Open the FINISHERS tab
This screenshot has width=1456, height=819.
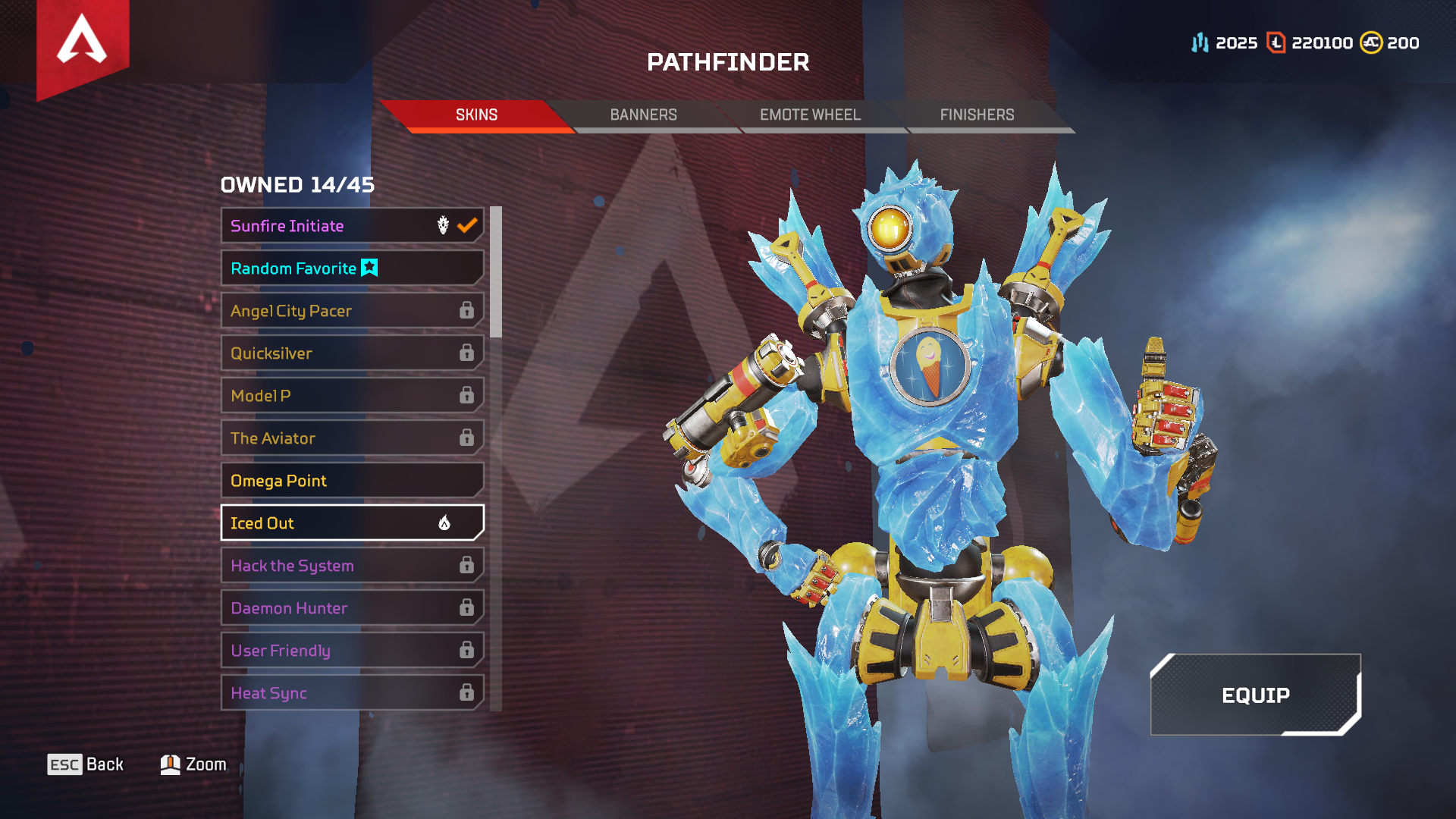click(x=977, y=115)
